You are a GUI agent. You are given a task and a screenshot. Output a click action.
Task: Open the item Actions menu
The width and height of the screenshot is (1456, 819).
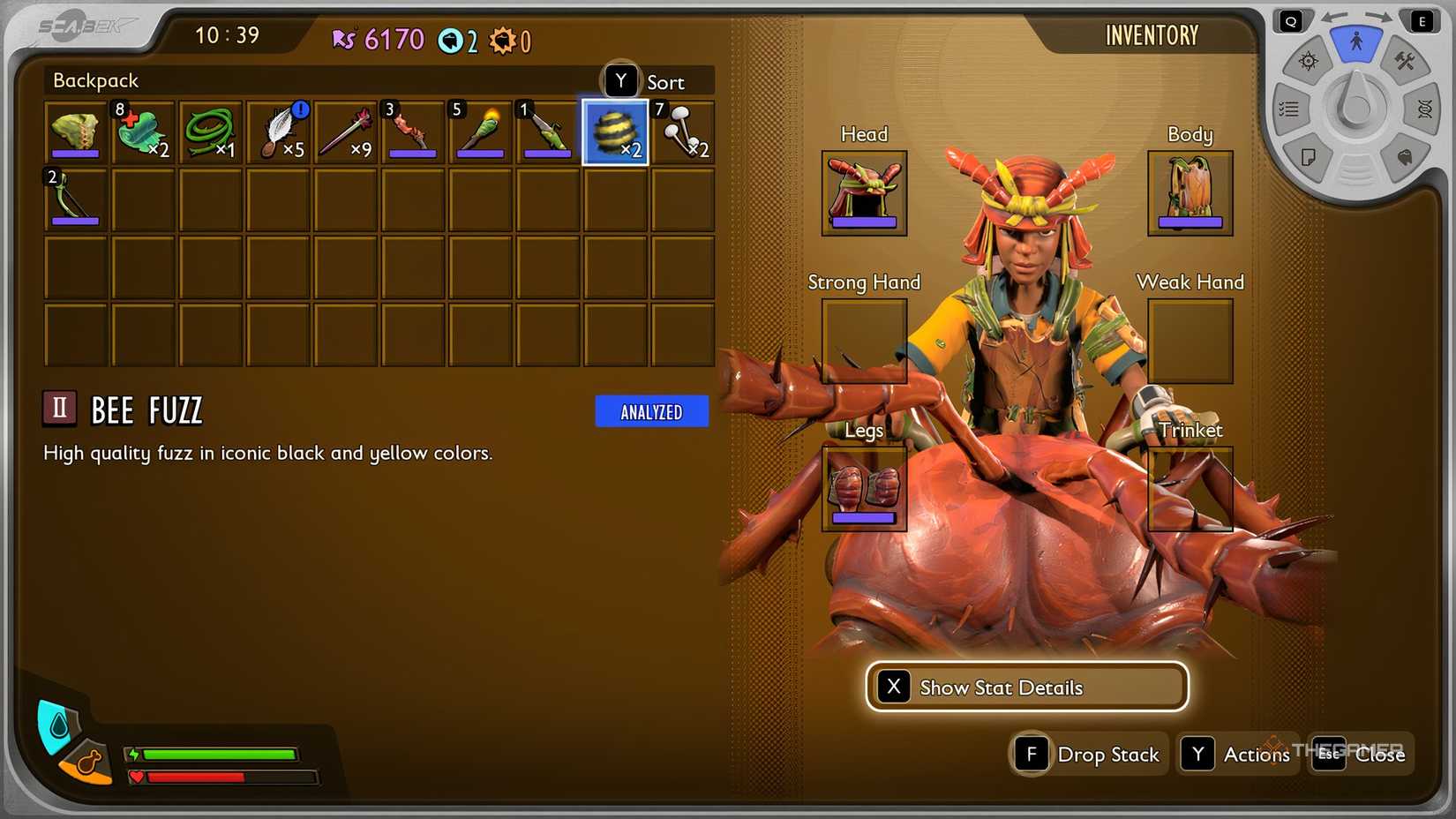(1237, 755)
